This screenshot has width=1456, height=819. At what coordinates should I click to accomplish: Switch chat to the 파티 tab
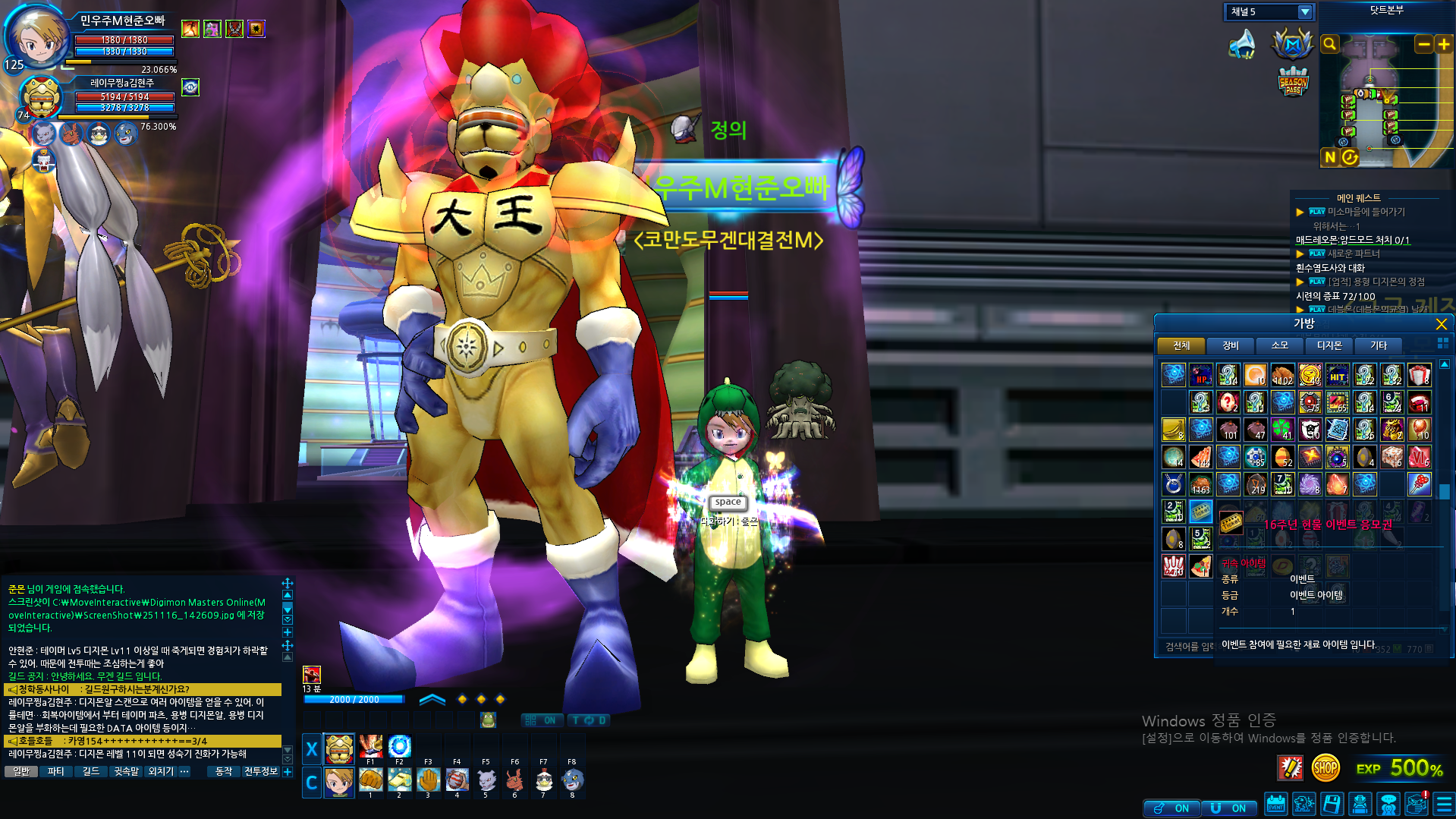(55, 772)
